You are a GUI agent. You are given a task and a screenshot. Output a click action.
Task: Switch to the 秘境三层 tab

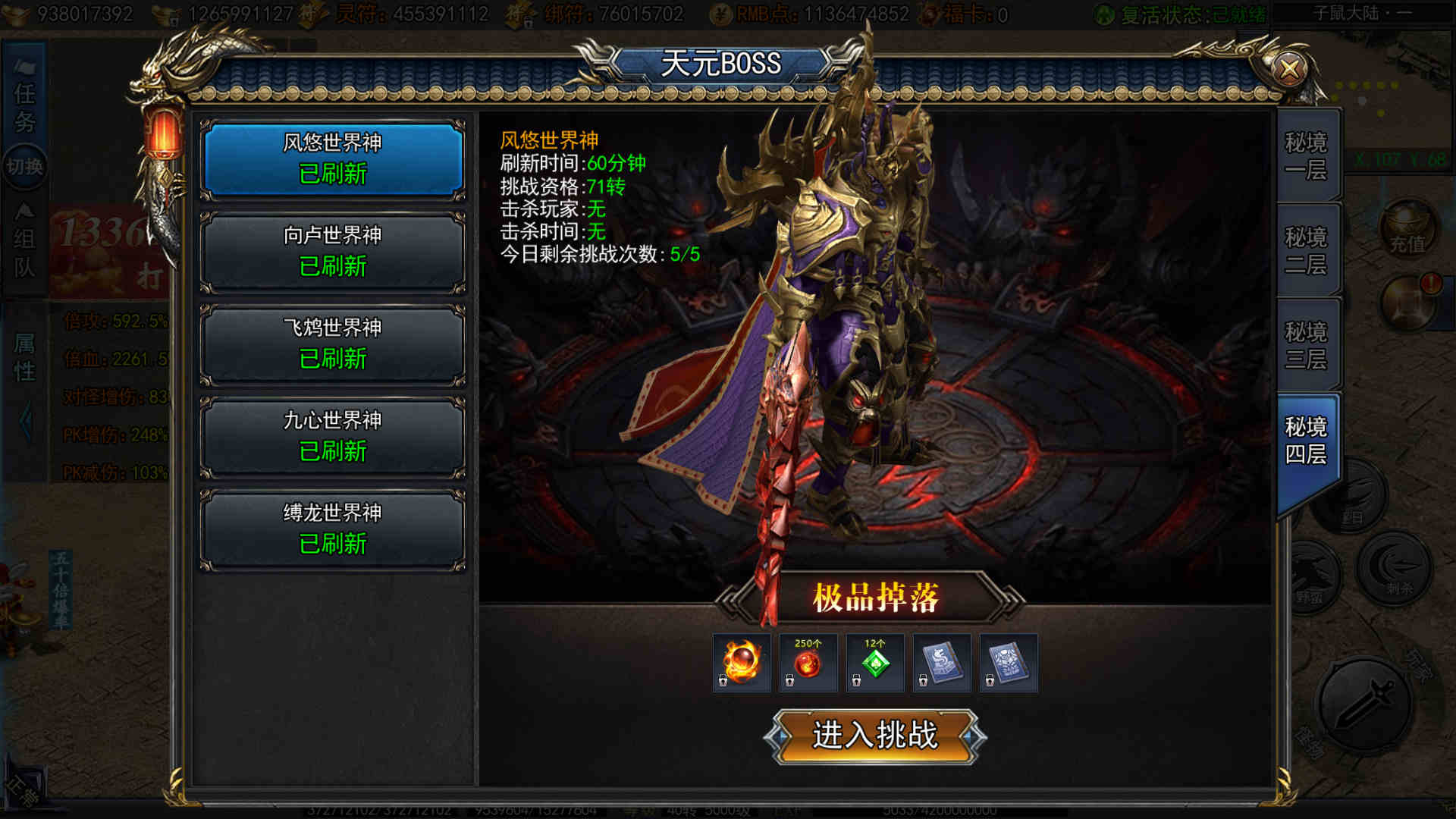(1306, 346)
